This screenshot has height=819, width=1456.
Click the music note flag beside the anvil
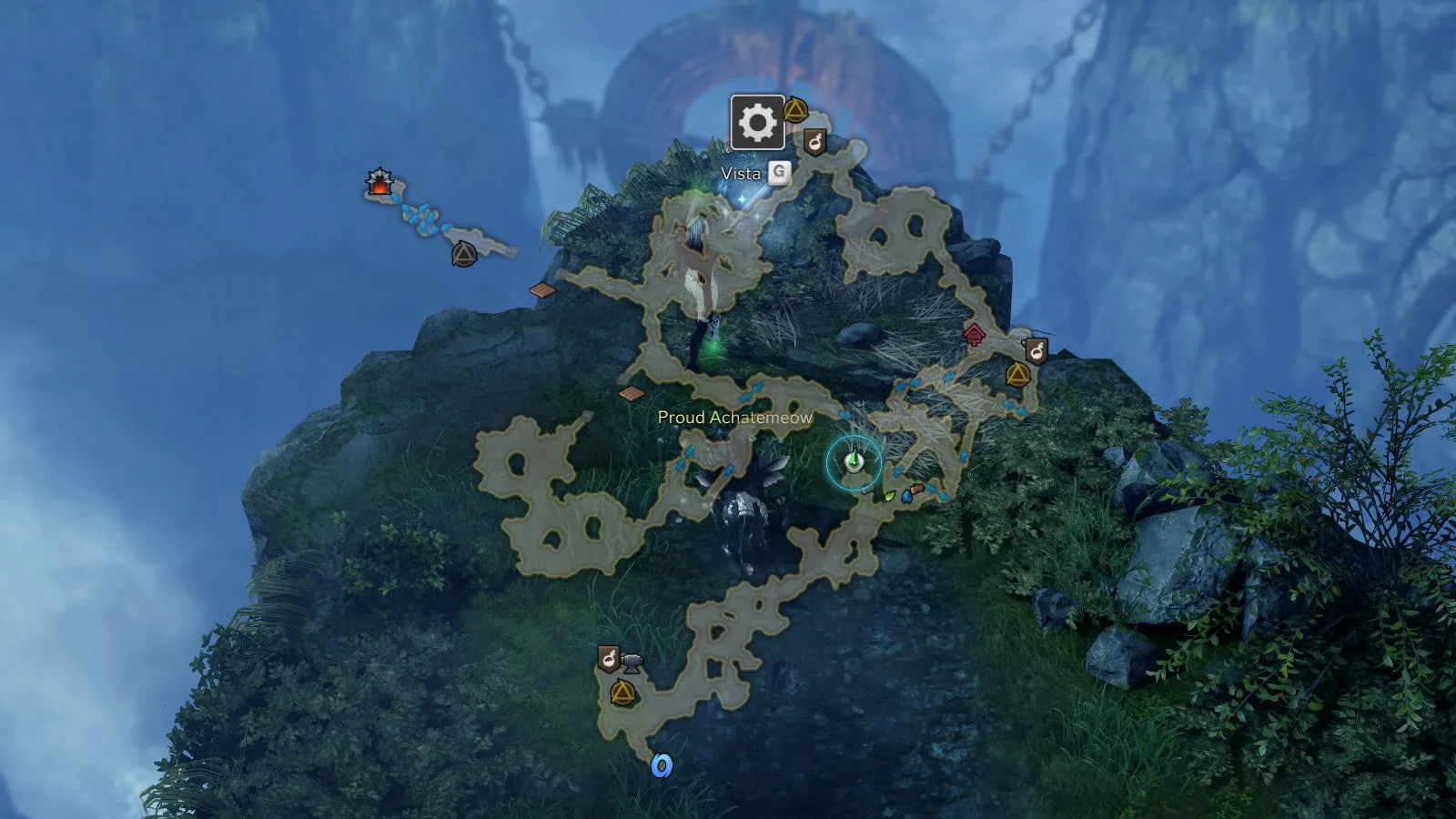click(609, 657)
